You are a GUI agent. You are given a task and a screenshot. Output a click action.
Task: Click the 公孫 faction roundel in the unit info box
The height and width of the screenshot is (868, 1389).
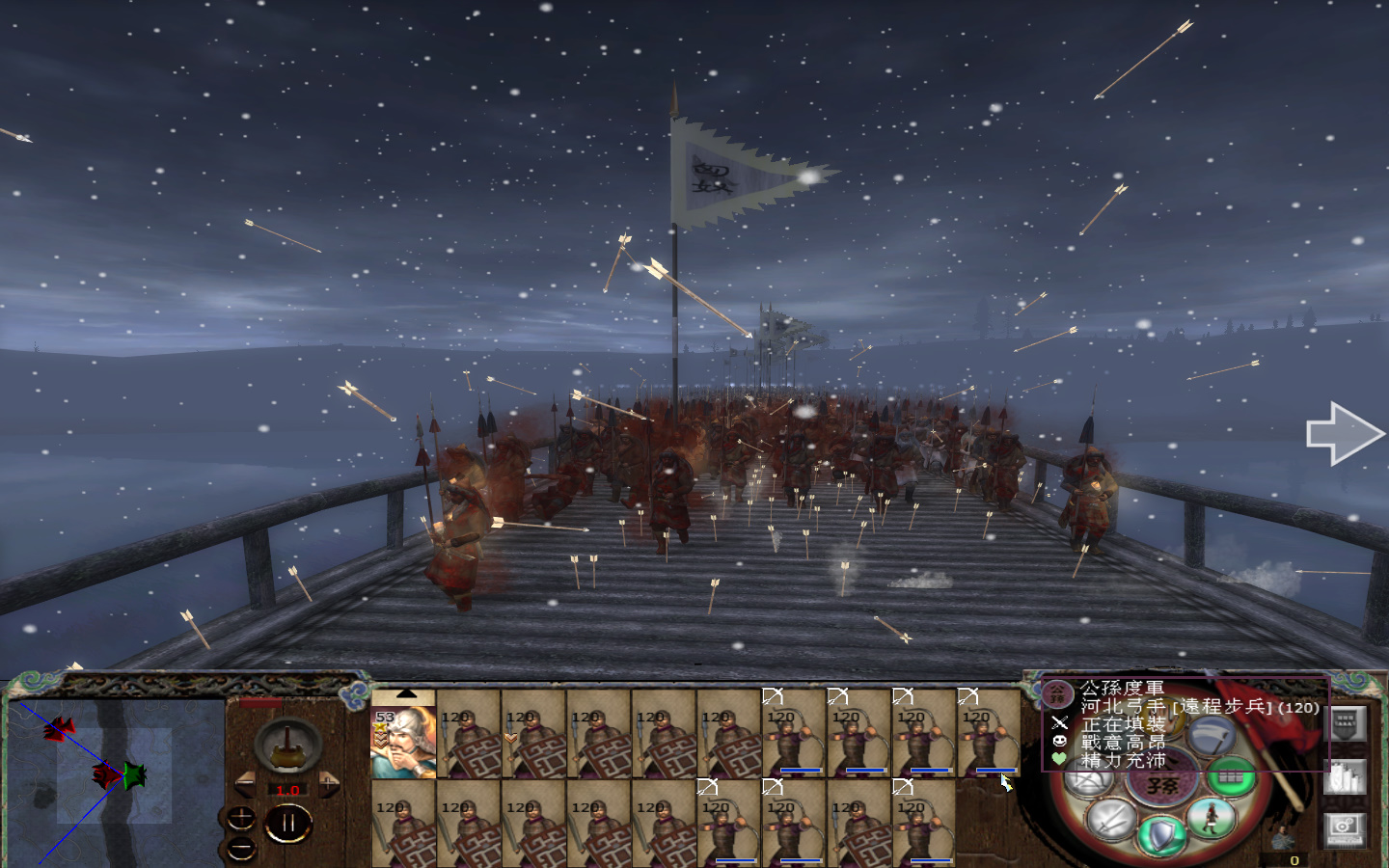click(1055, 694)
